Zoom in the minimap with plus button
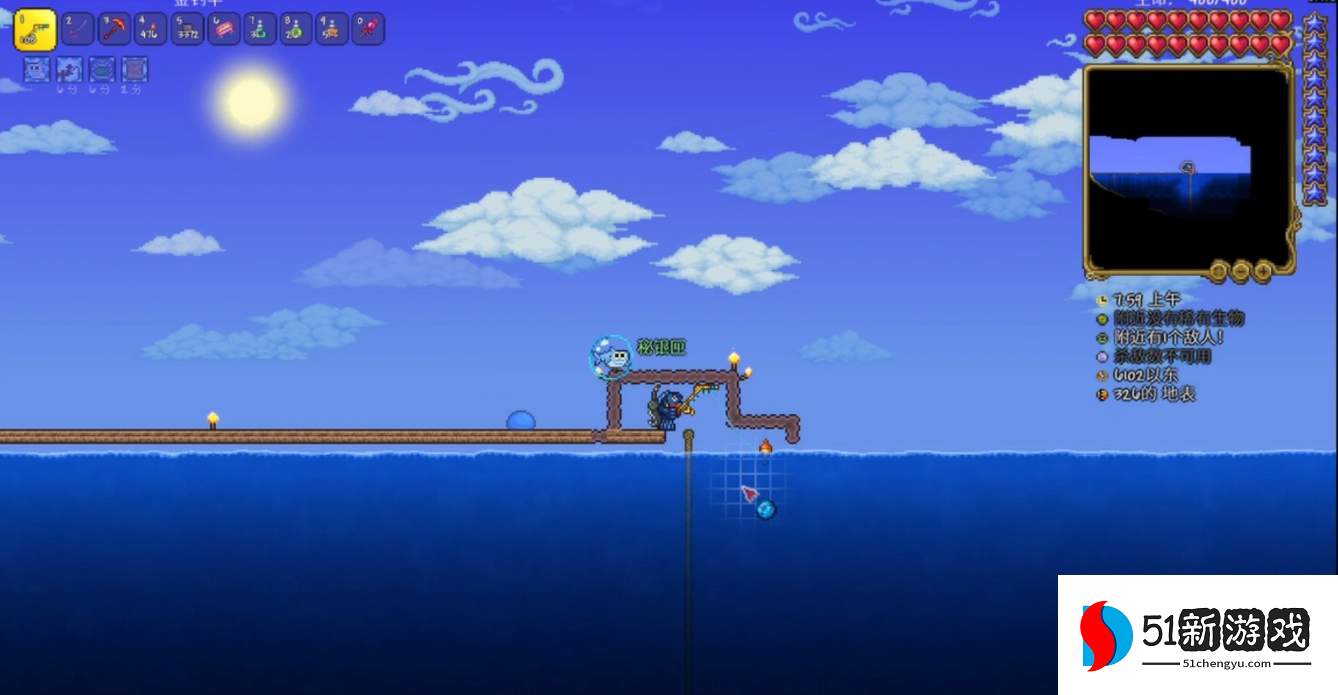This screenshot has width=1338, height=695. click(1263, 271)
